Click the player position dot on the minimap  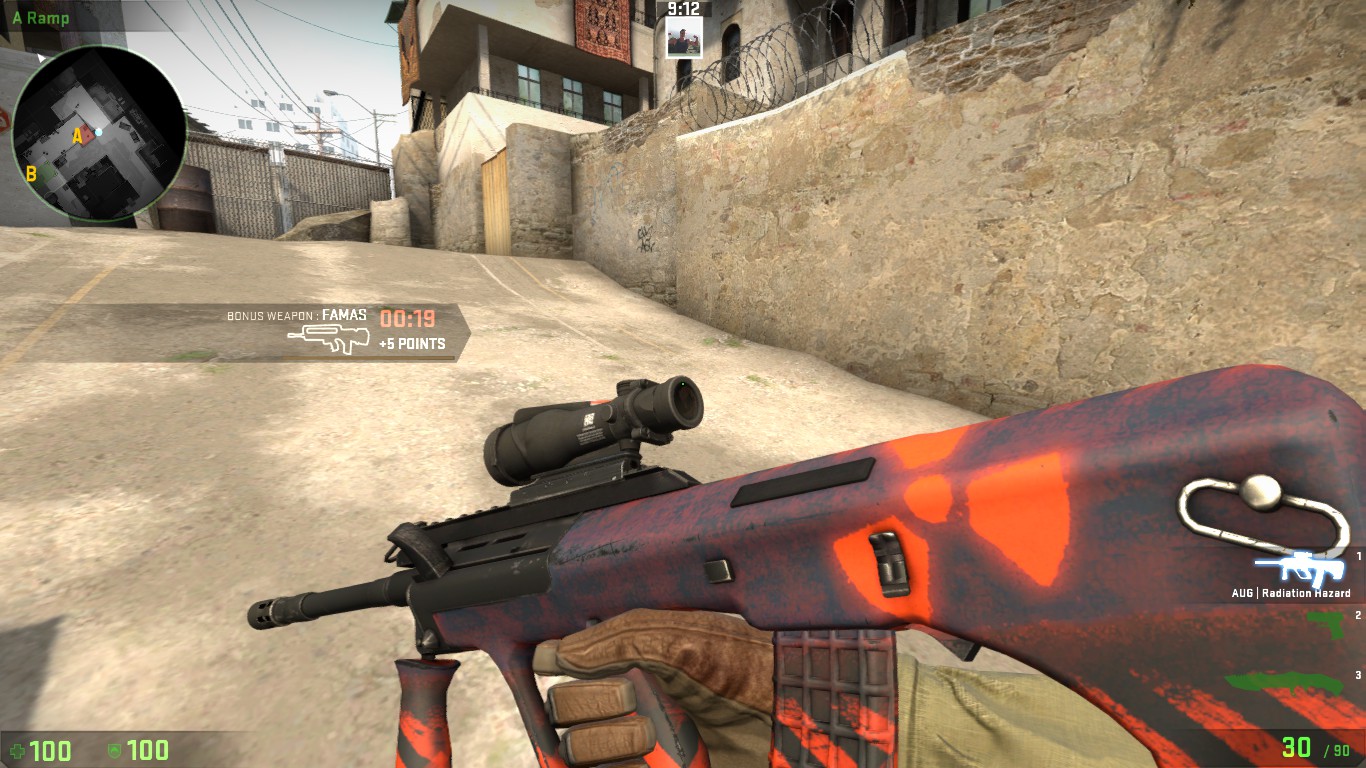(x=99, y=131)
